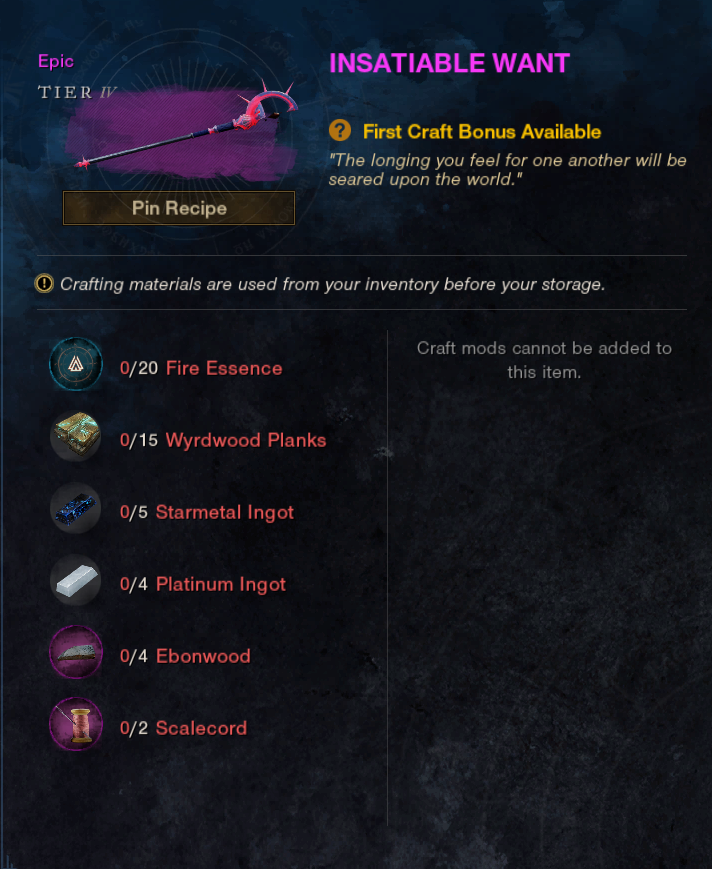712x869 pixels.
Task: Select the Platinum Ingot material icon
Action: tap(75, 583)
